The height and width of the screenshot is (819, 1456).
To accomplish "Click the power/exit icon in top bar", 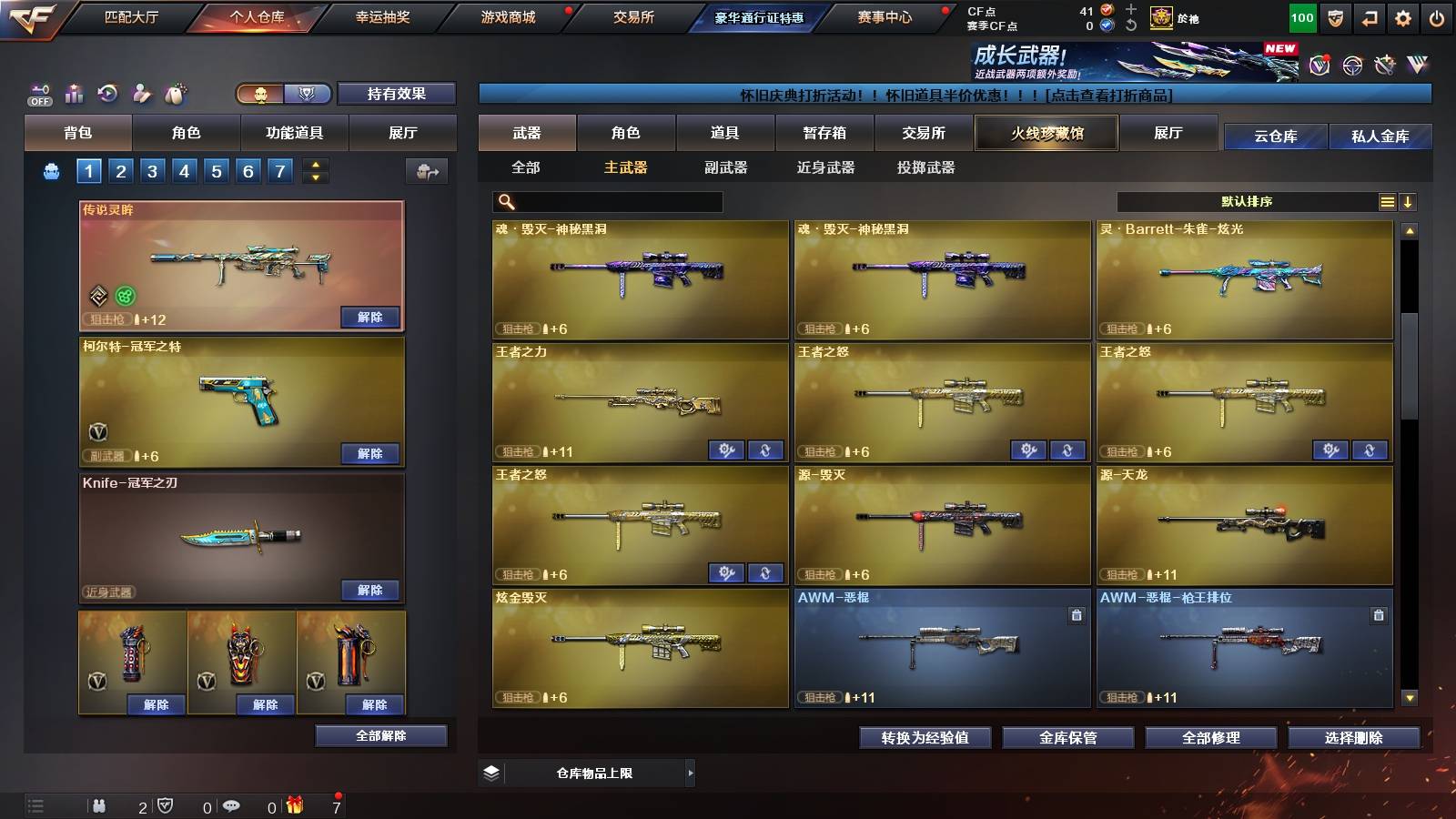I will pyautogui.click(x=1438, y=16).
